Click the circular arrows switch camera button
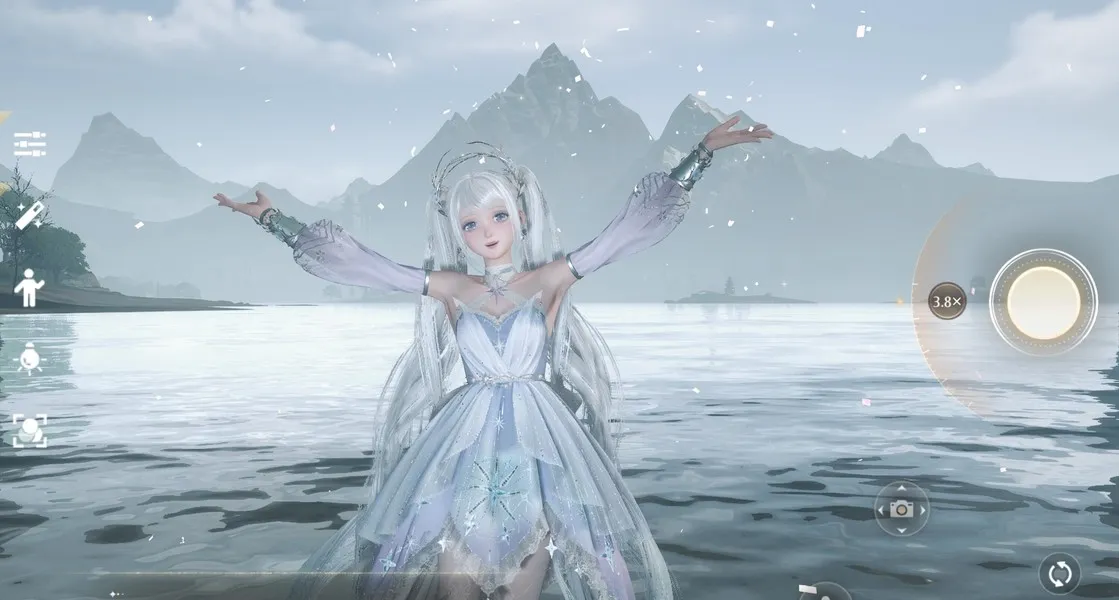This screenshot has height=600, width=1119. [x=1059, y=574]
